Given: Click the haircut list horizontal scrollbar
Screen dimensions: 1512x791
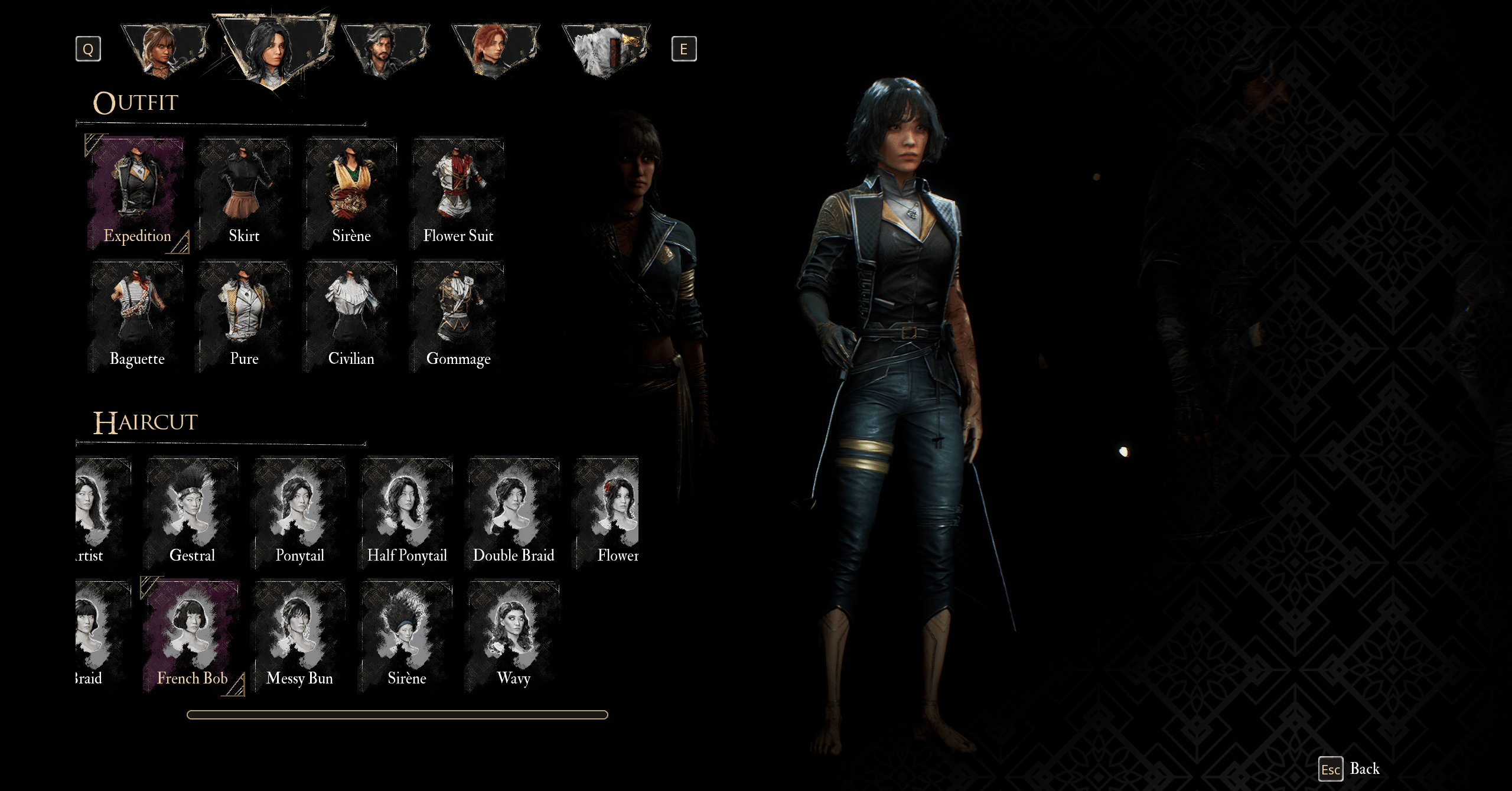Looking at the screenshot, I should tap(397, 715).
